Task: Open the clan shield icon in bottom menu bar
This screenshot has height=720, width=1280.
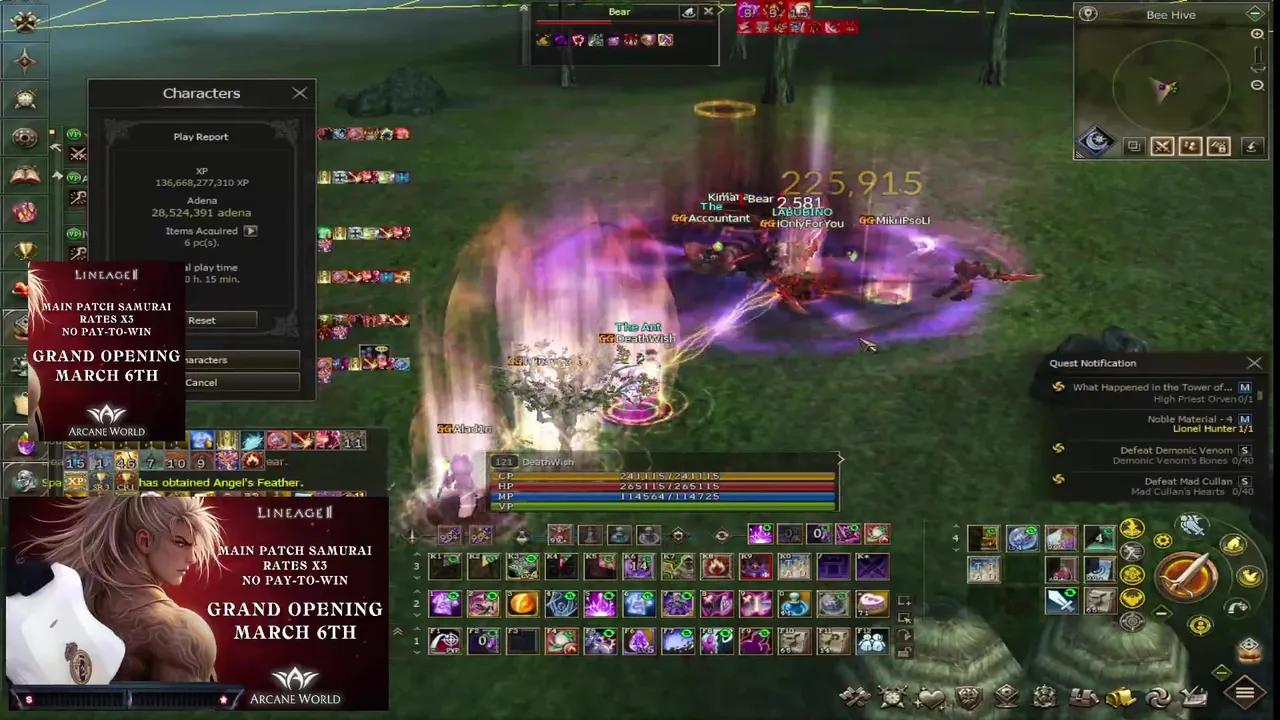Action: point(967,697)
